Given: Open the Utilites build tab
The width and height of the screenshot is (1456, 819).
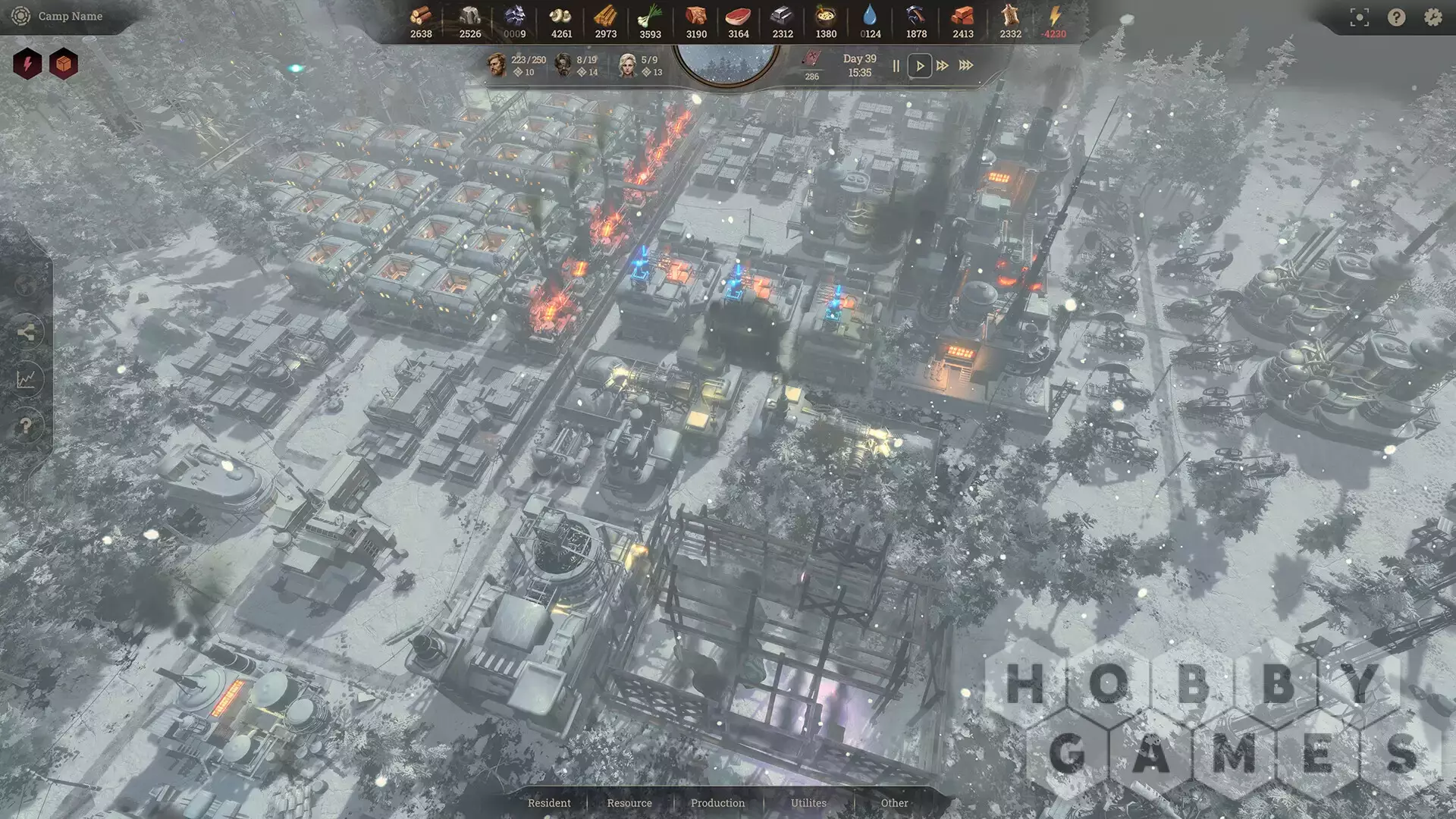Looking at the screenshot, I should click(x=808, y=803).
